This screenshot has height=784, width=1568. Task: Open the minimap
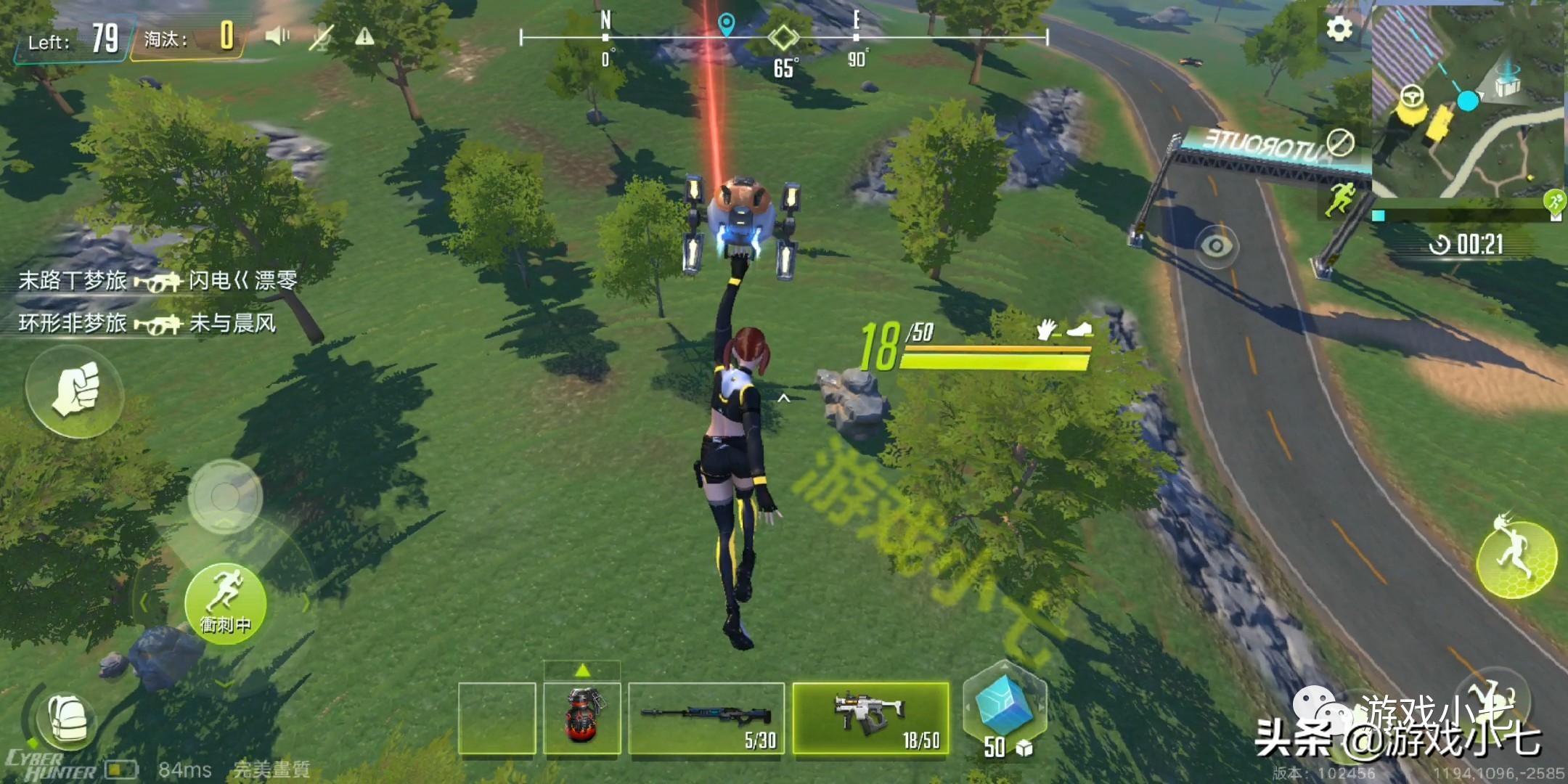click(x=1468, y=102)
